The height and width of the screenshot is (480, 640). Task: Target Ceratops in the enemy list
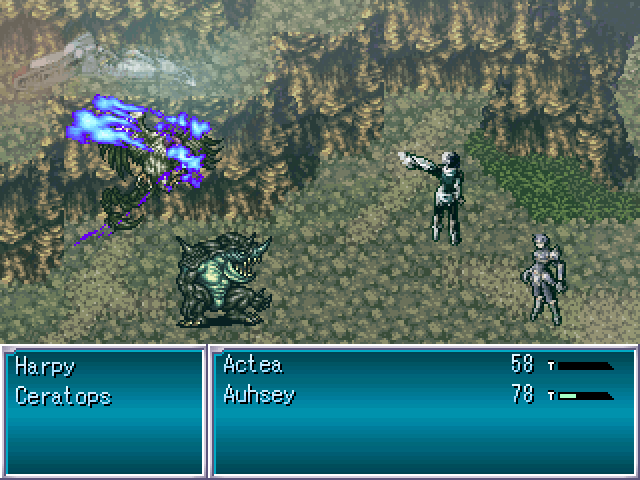(63, 396)
